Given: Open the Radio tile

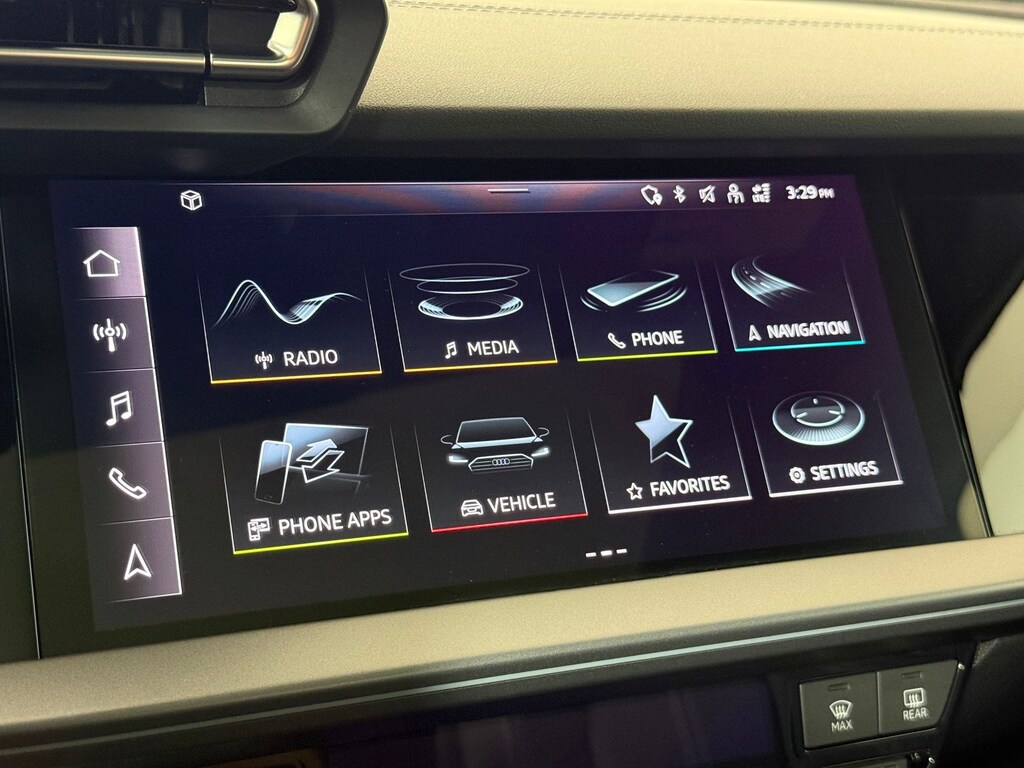Looking at the screenshot, I should tap(293, 321).
